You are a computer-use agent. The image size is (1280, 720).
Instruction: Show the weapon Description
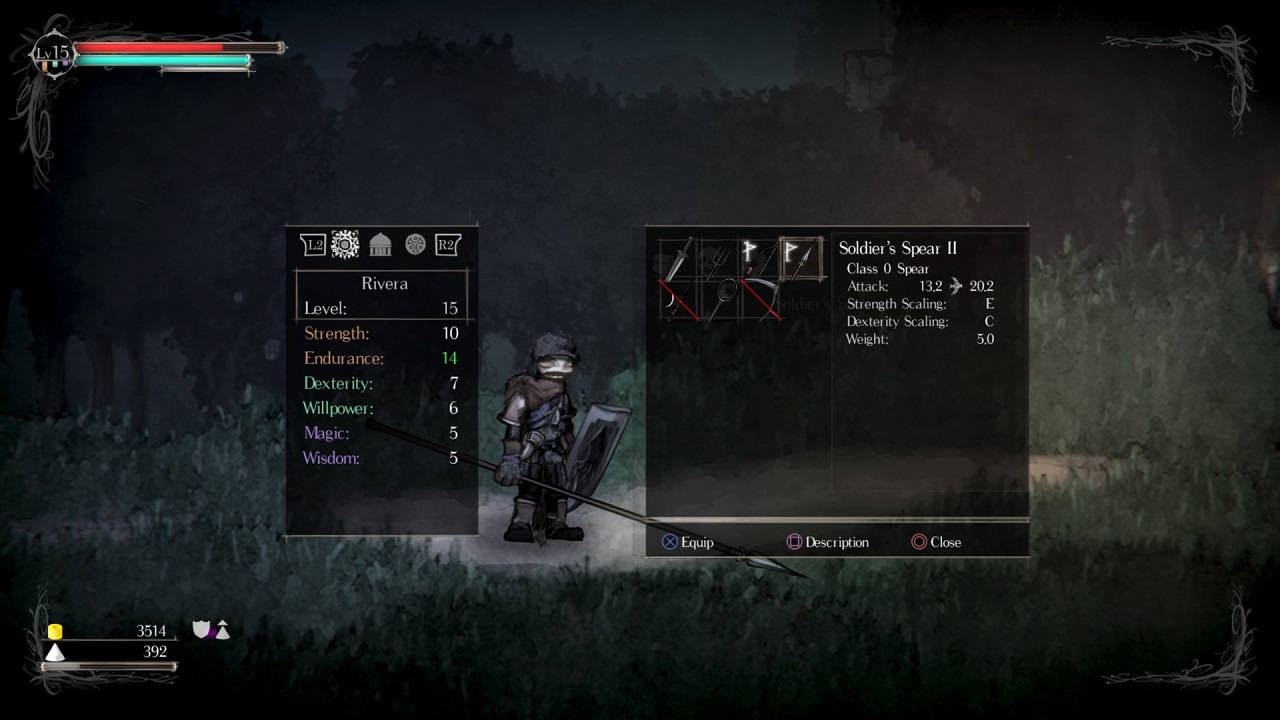(x=827, y=542)
